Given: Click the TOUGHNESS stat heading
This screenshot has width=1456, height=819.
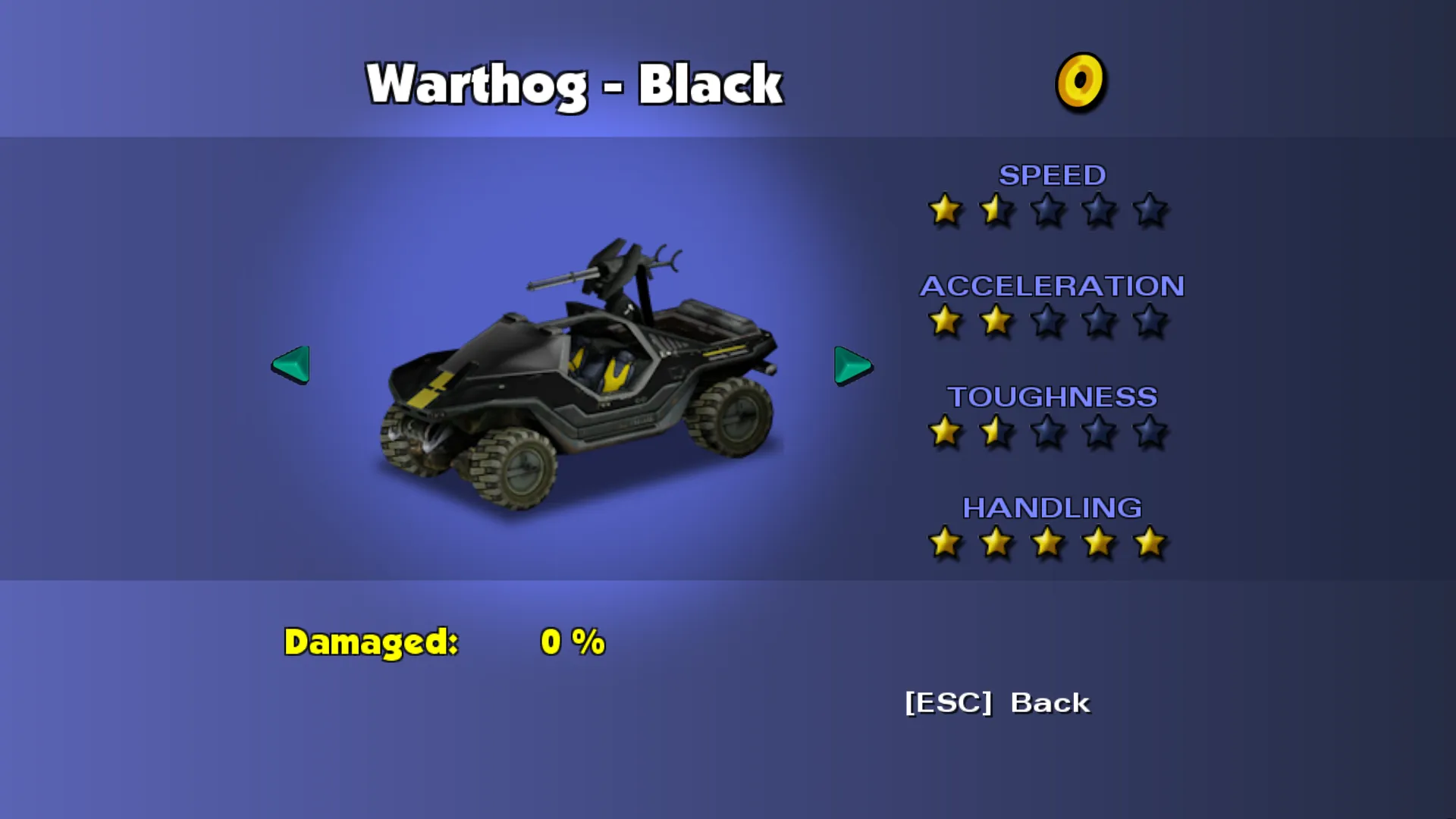Looking at the screenshot, I should click(1051, 397).
